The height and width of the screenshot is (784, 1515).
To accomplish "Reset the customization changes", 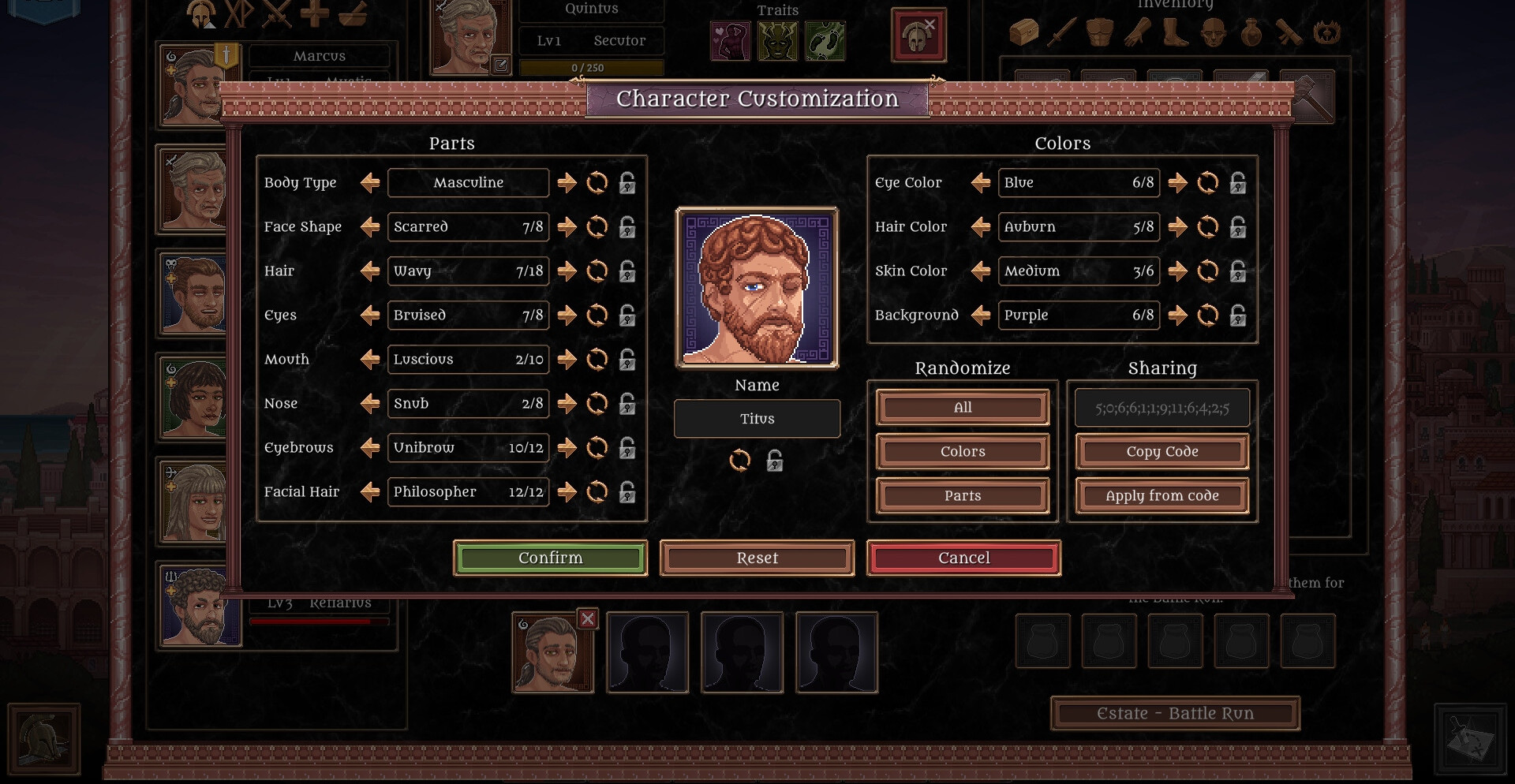I will 757,558.
